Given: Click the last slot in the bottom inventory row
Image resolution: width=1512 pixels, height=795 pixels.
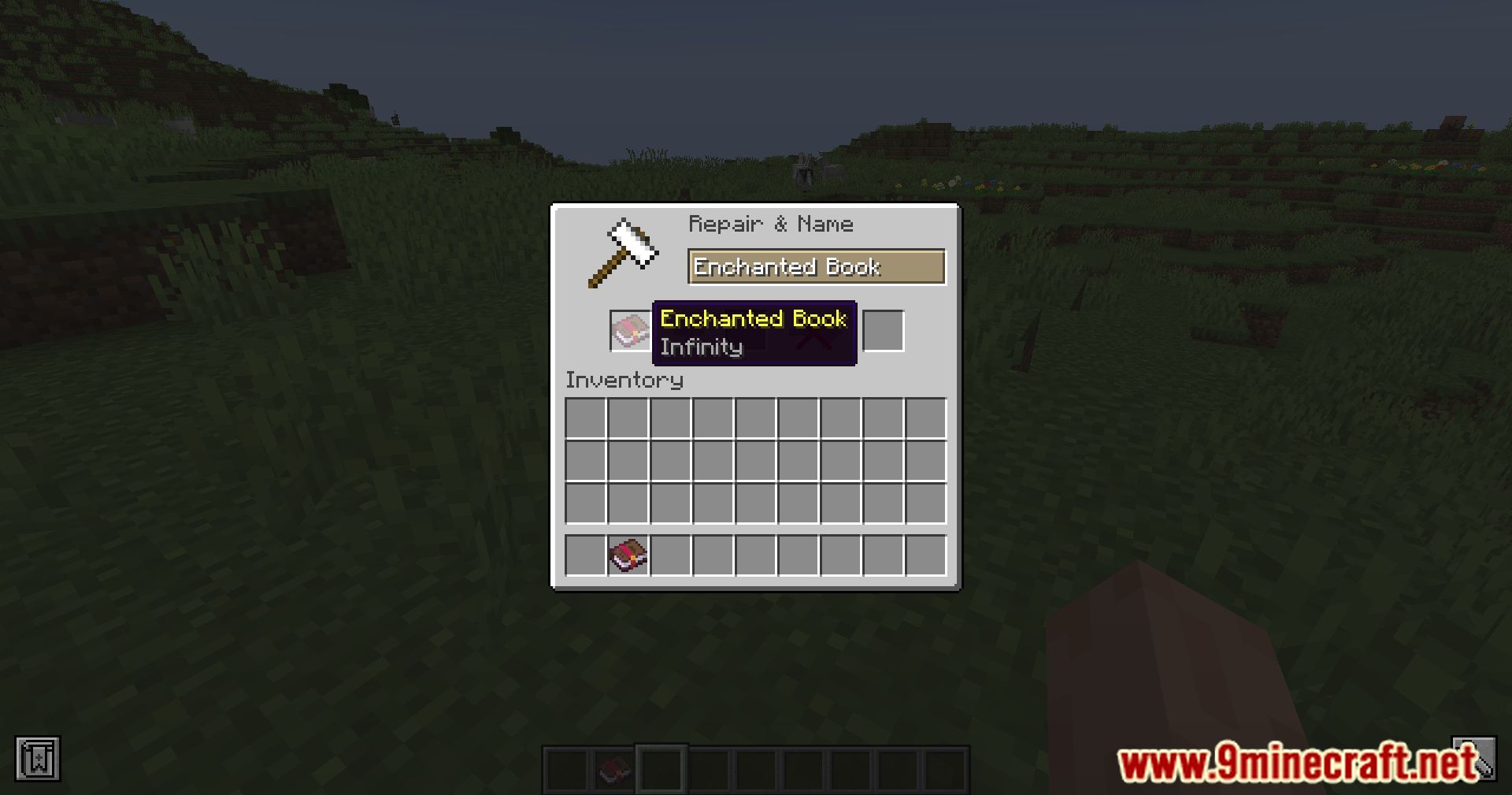Looking at the screenshot, I should pos(926,555).
